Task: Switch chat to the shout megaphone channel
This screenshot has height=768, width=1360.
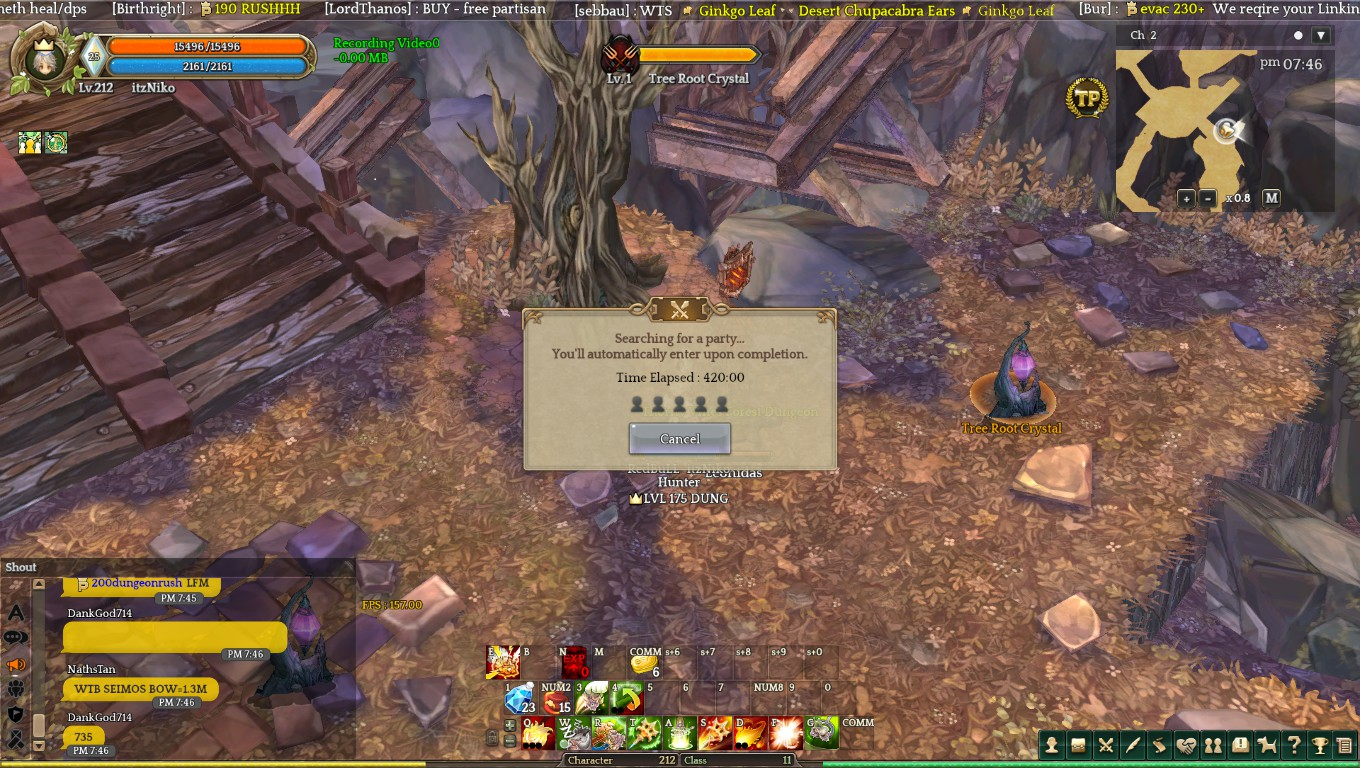Action: 16,664
